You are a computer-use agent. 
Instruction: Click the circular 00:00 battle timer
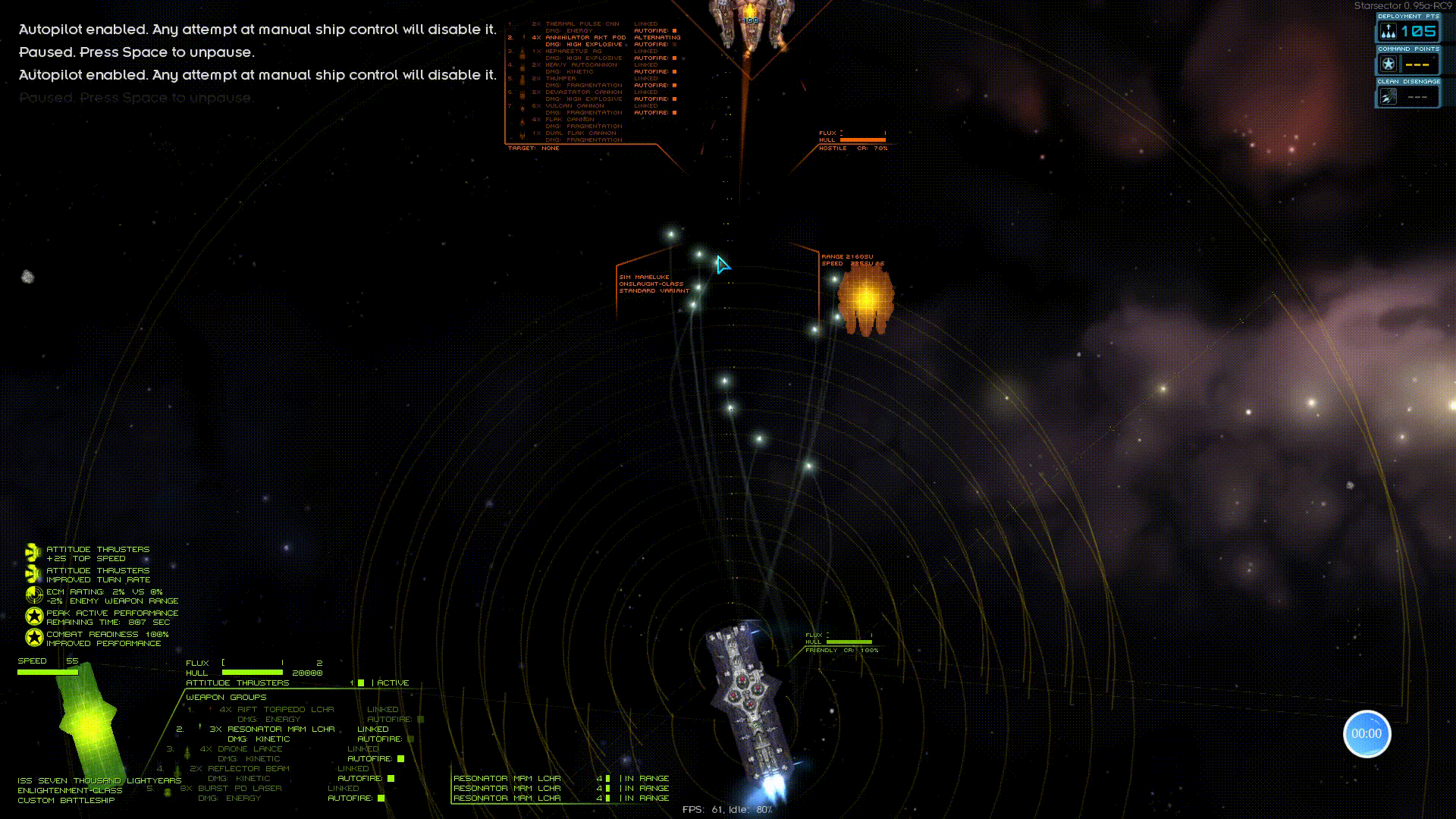(x=1367, y=733)
